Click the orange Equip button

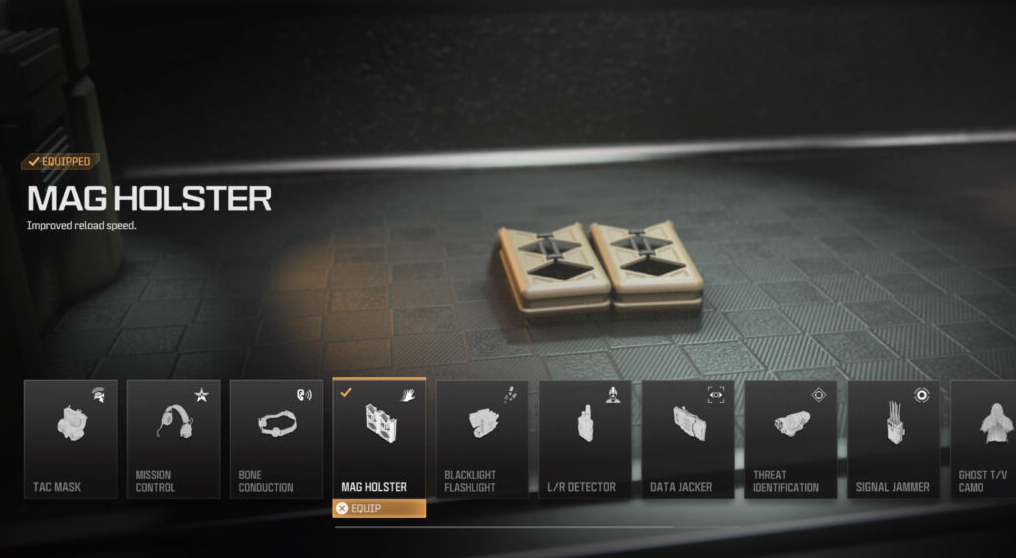379,508
